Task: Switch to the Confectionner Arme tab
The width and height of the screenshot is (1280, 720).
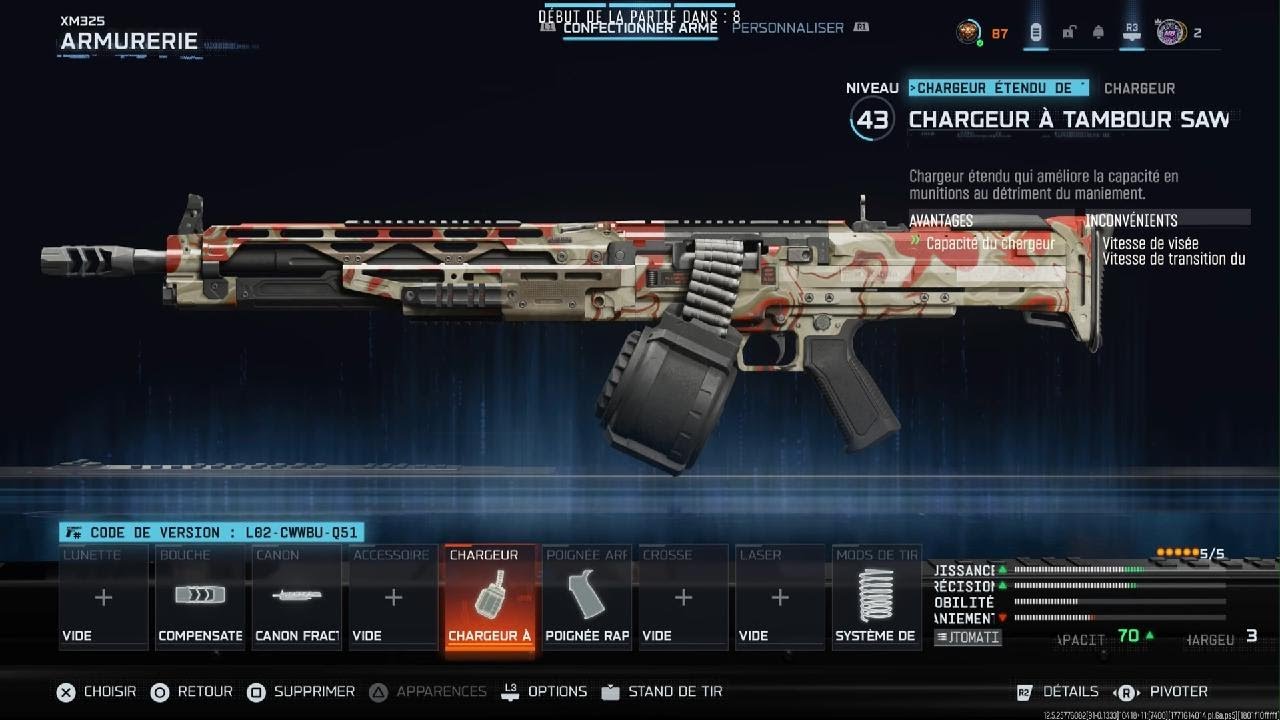Action: coord(640,28)
